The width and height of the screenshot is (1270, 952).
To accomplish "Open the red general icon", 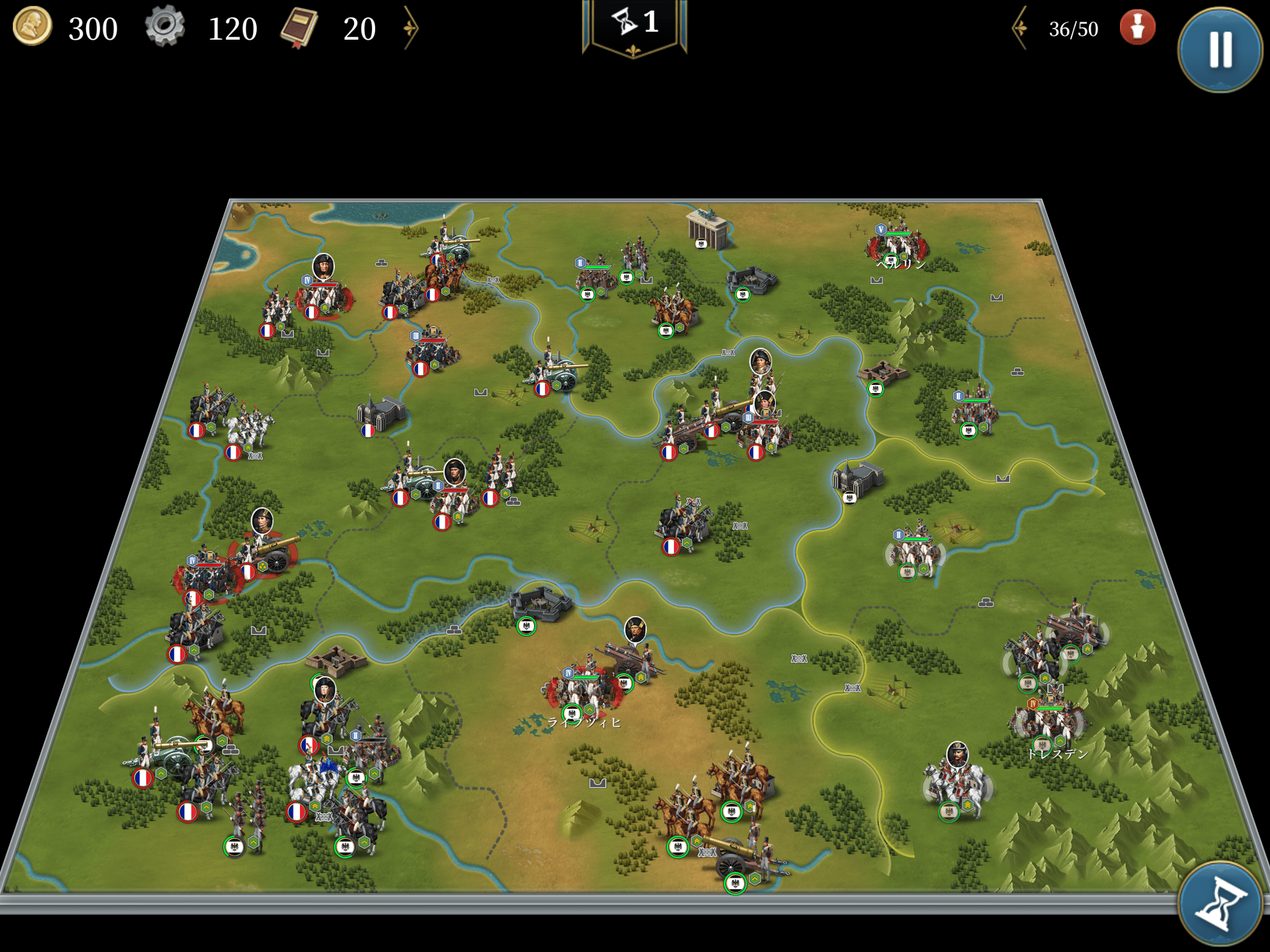I will pyautogui.click(x=1137, y=28).
